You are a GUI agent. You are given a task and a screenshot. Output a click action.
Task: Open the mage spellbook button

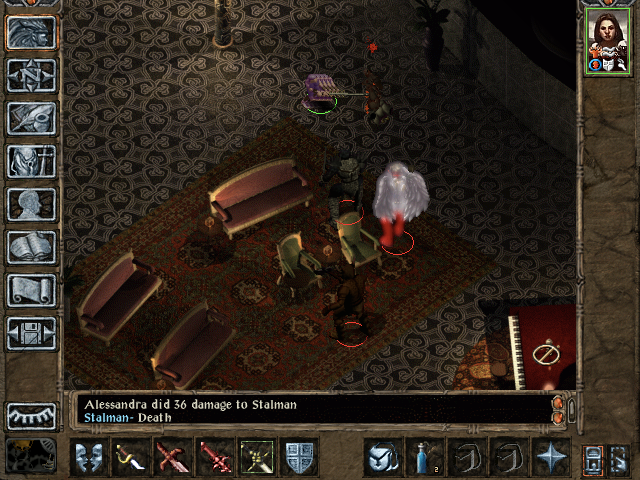pyautogui.click(x=31, y=247)
